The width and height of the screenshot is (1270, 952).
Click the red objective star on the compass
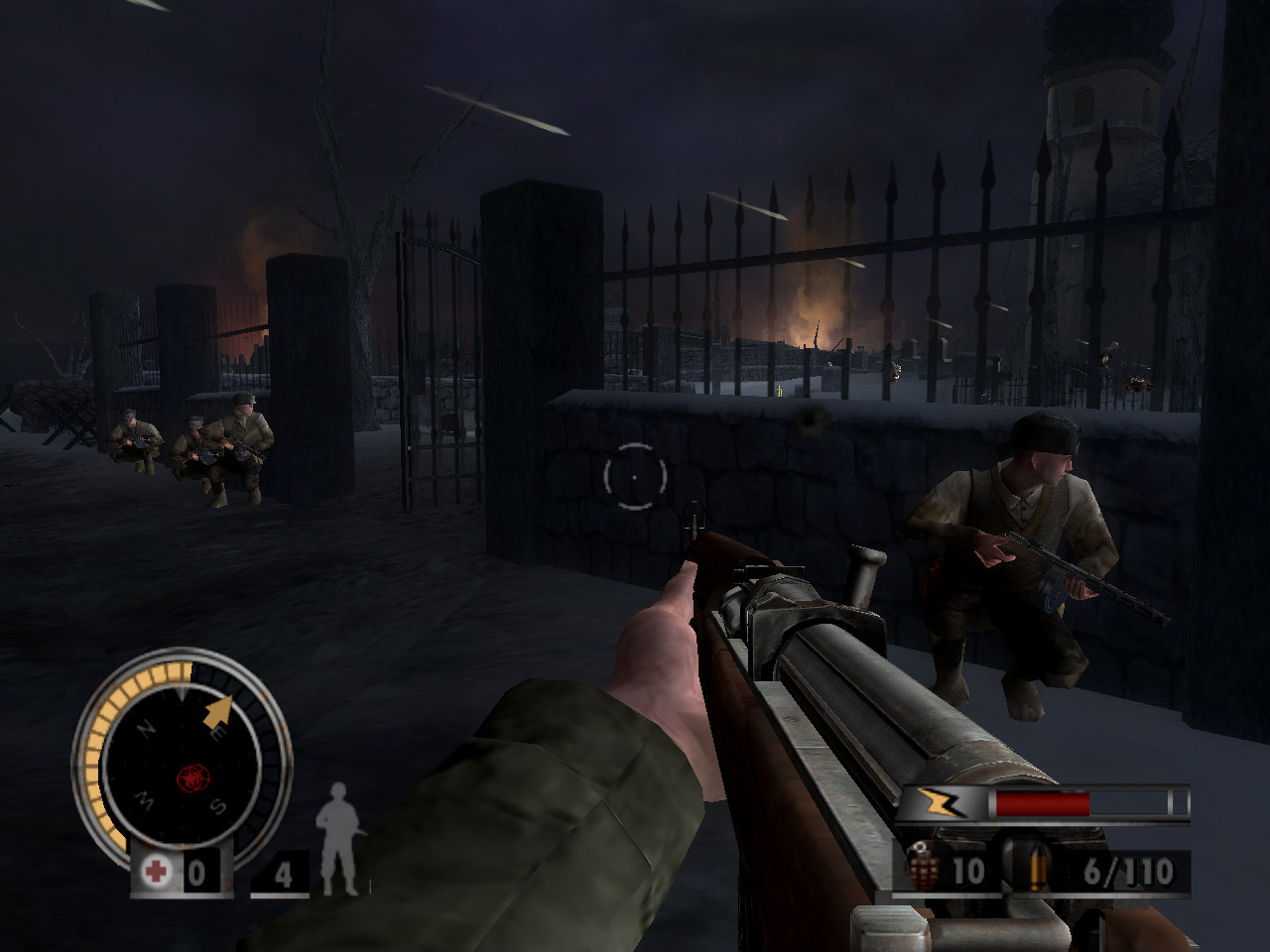[x=192, y=773]
